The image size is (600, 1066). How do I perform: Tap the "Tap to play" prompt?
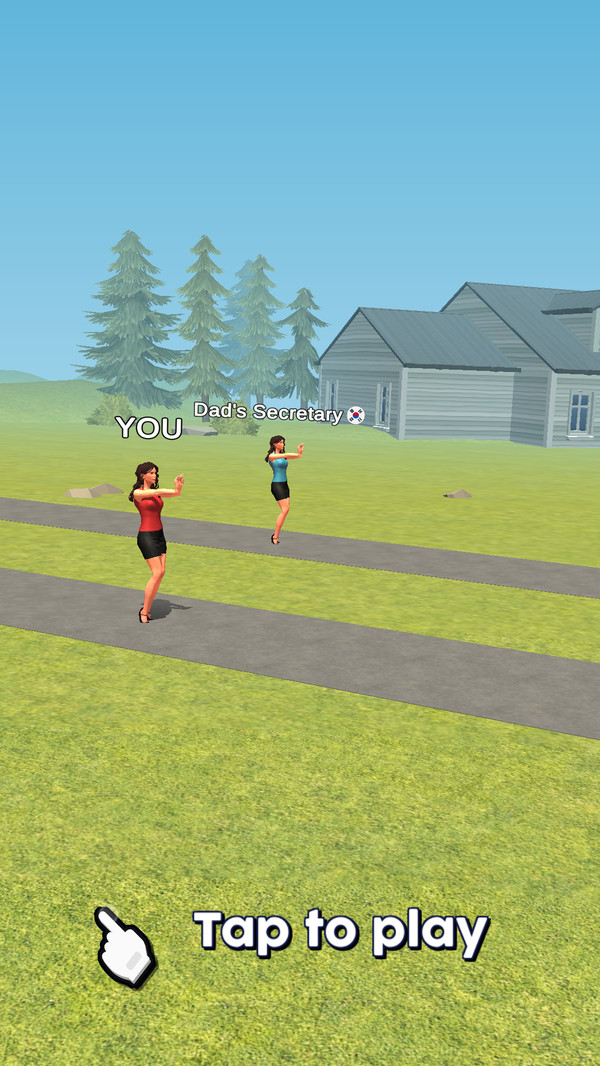click(340, 931)
